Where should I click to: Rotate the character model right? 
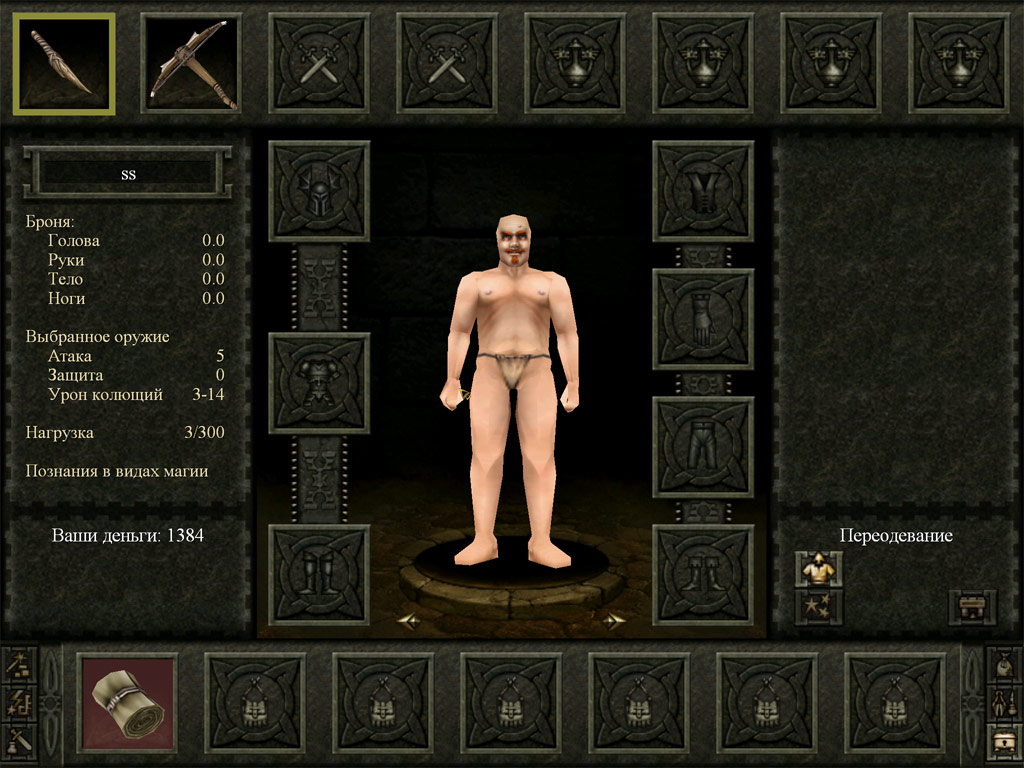point(614,621)
